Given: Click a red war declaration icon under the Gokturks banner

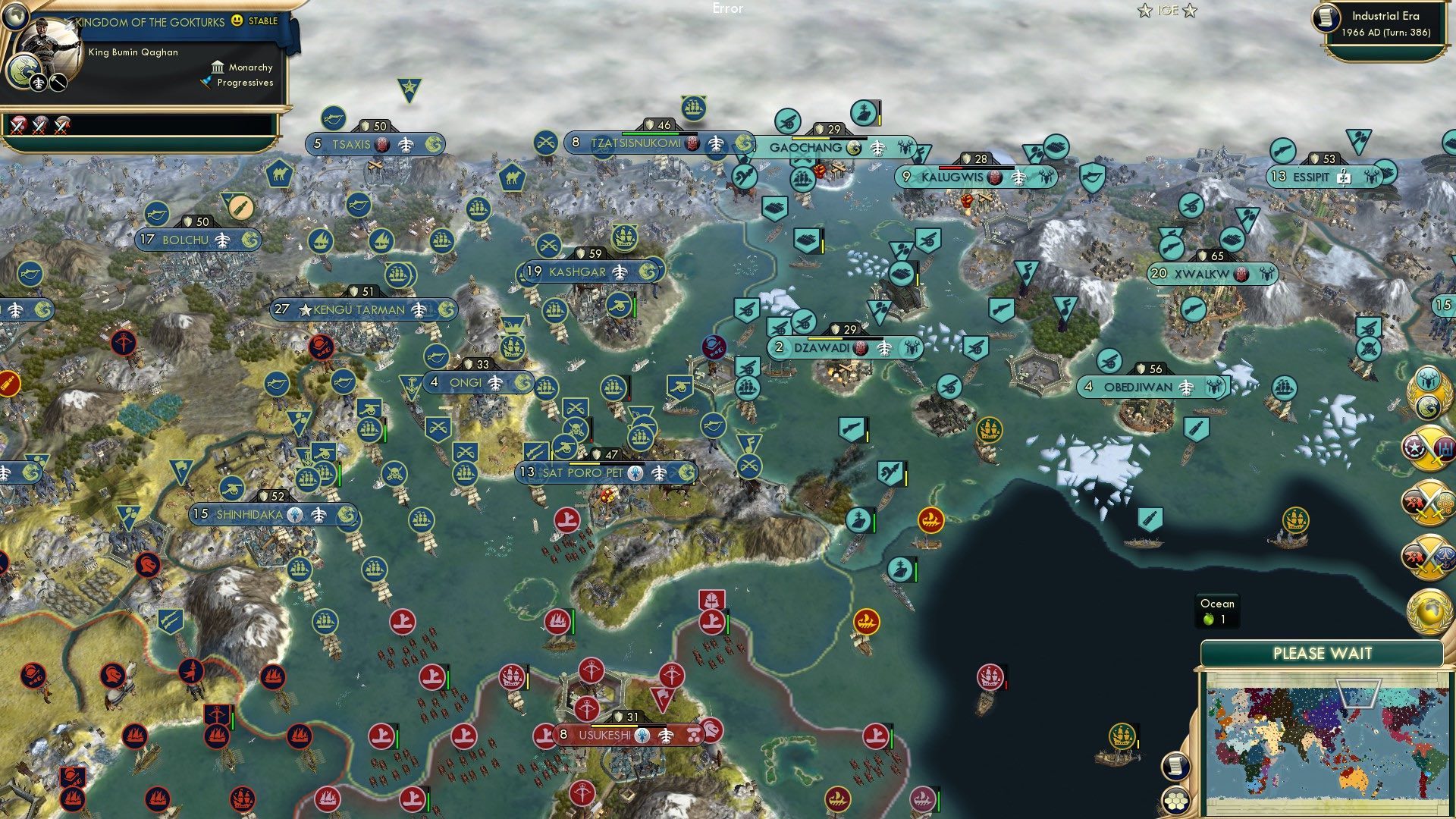Looking at the screenshot, I should (17, 126).
